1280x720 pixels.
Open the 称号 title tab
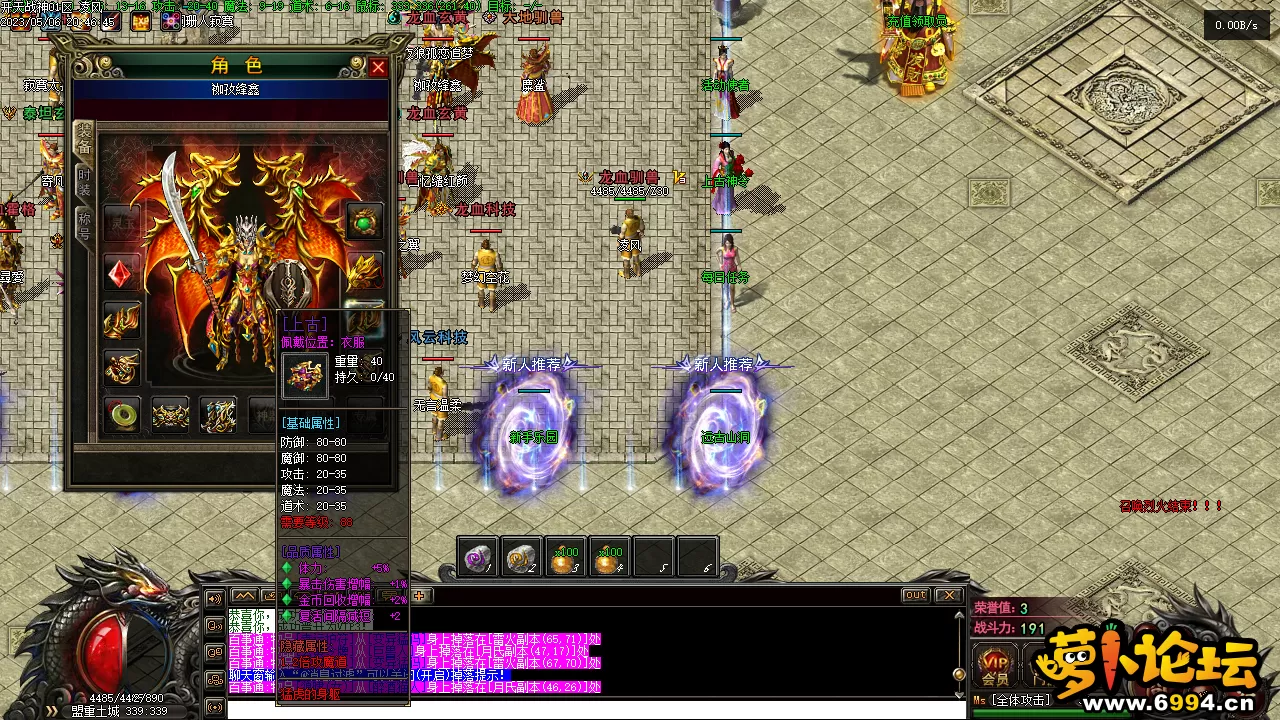click(x=85, y=227)
